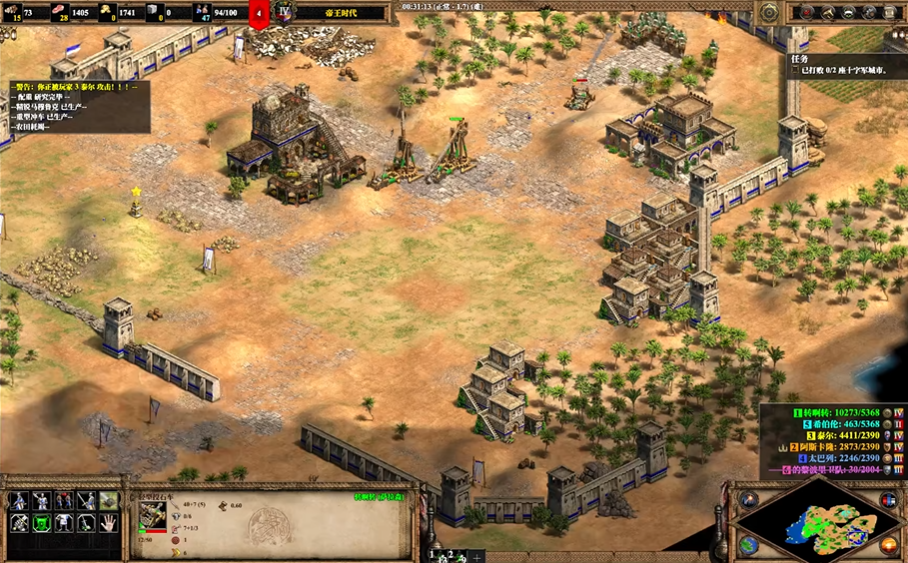The height and width of the screenshot is (563, 908).
Task: Open the main menu scroll button
Action: click(890, 13)
